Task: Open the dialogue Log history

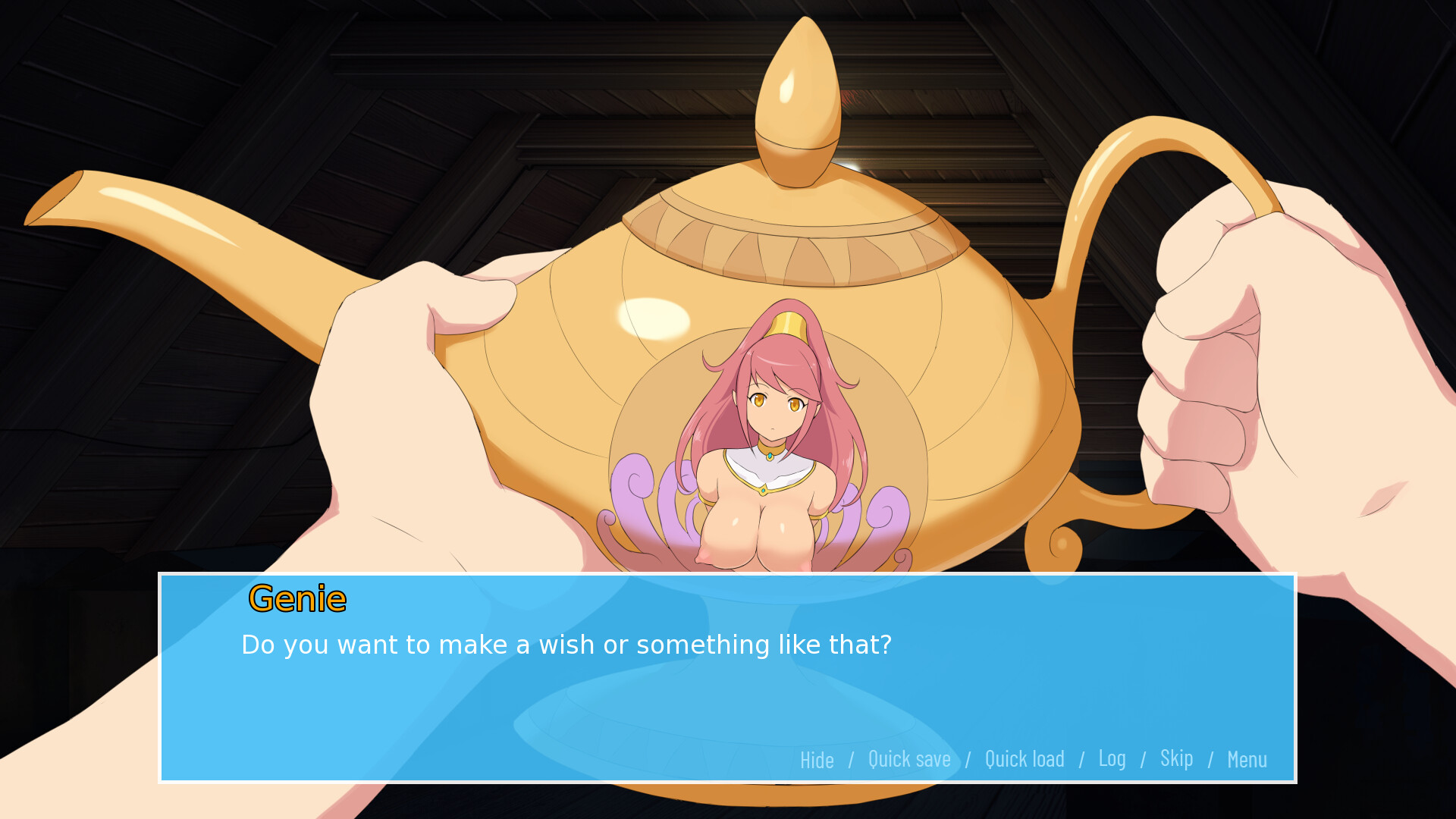Action: 1112,758
